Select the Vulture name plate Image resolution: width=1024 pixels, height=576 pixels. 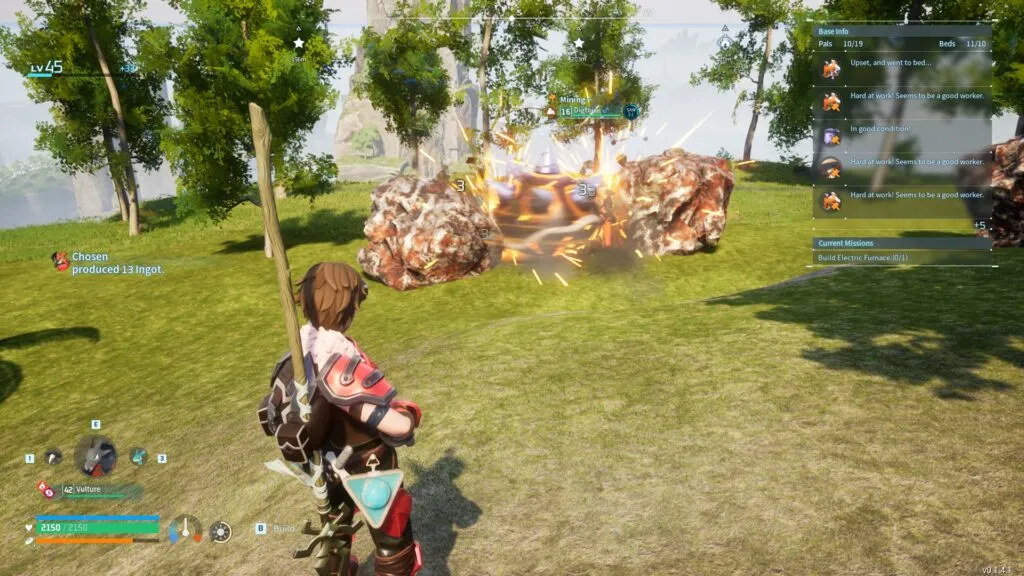pos(100,490)
